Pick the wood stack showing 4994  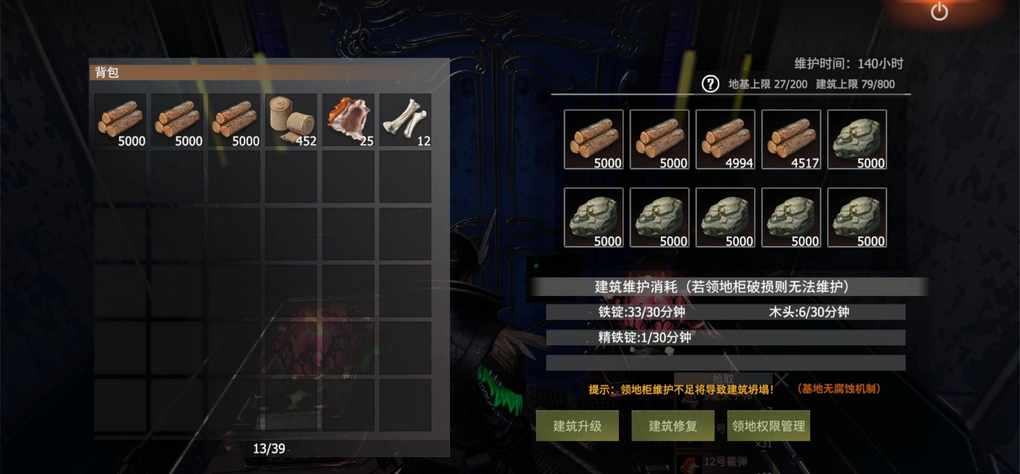point(725,140)
